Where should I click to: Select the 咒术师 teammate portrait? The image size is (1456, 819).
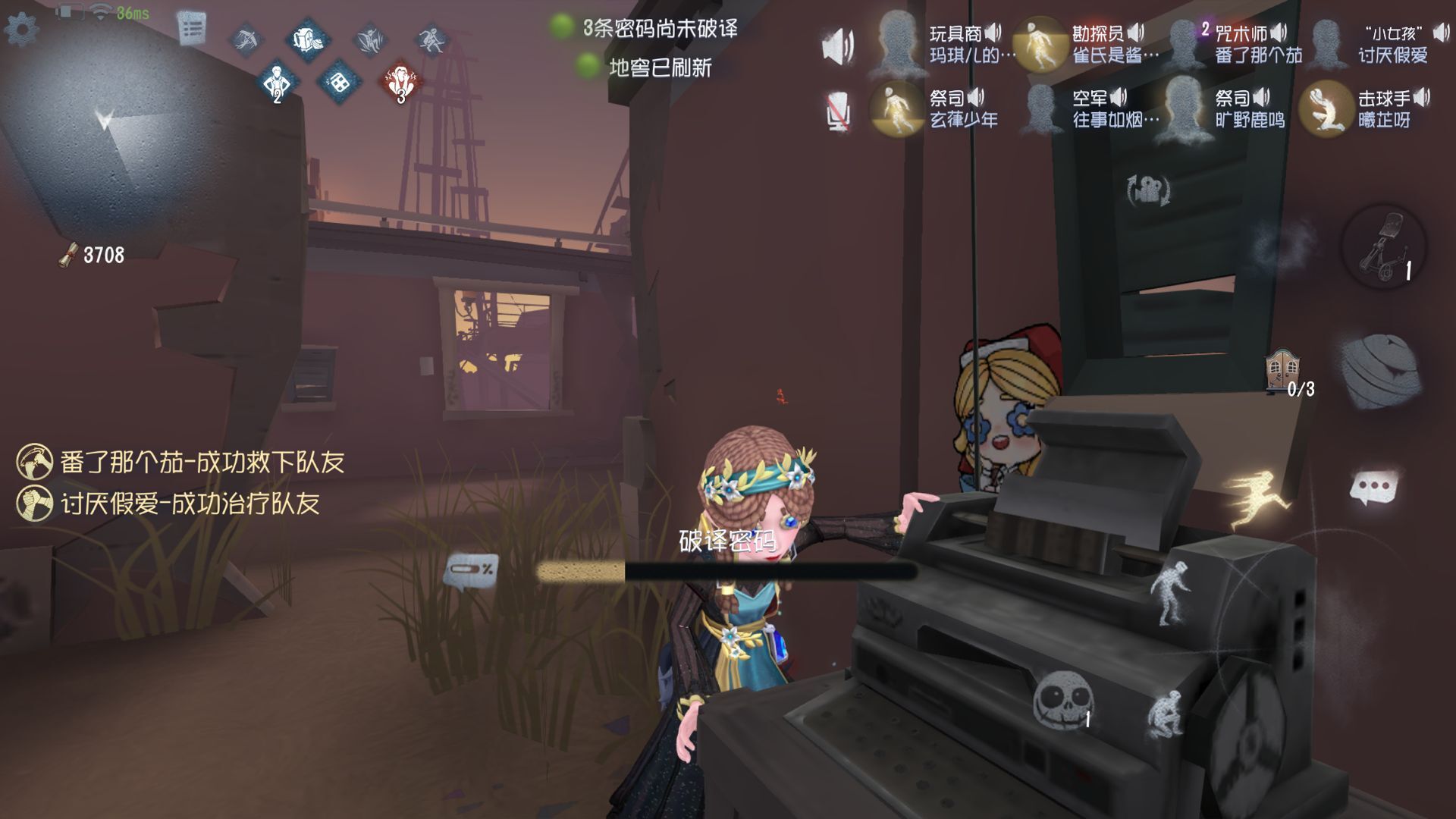pos(1183,44)
